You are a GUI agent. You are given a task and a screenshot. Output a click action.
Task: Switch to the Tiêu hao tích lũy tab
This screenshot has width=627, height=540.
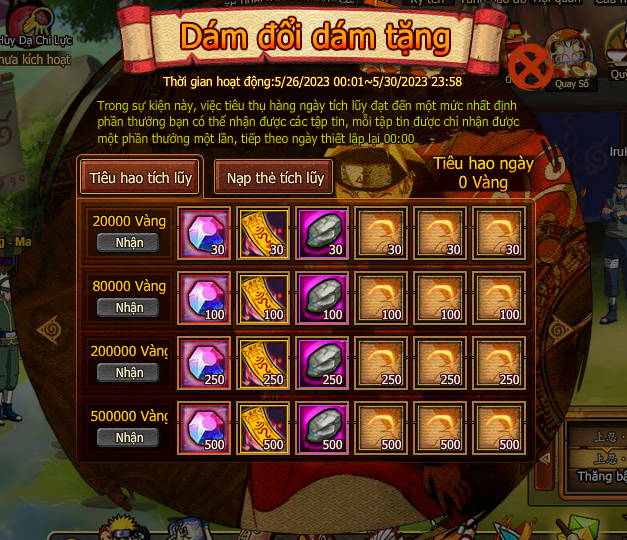coord(141,178)
